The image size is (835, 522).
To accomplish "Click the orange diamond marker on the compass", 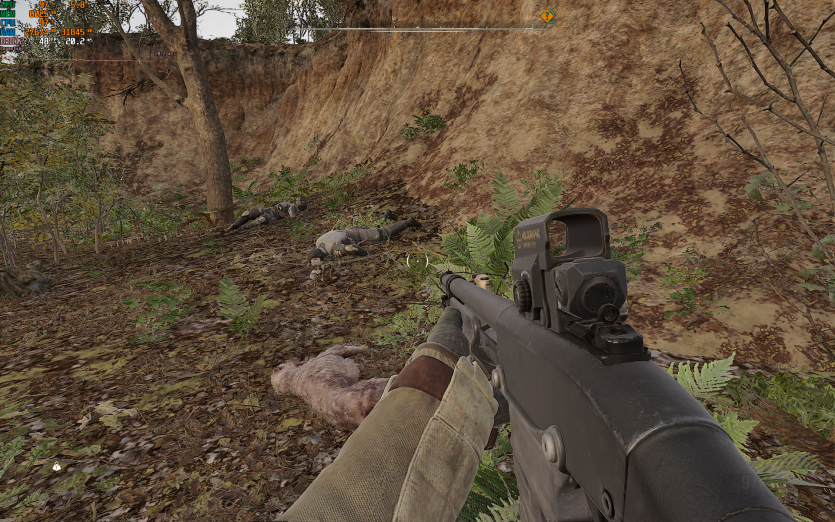I will coord(547,16).
